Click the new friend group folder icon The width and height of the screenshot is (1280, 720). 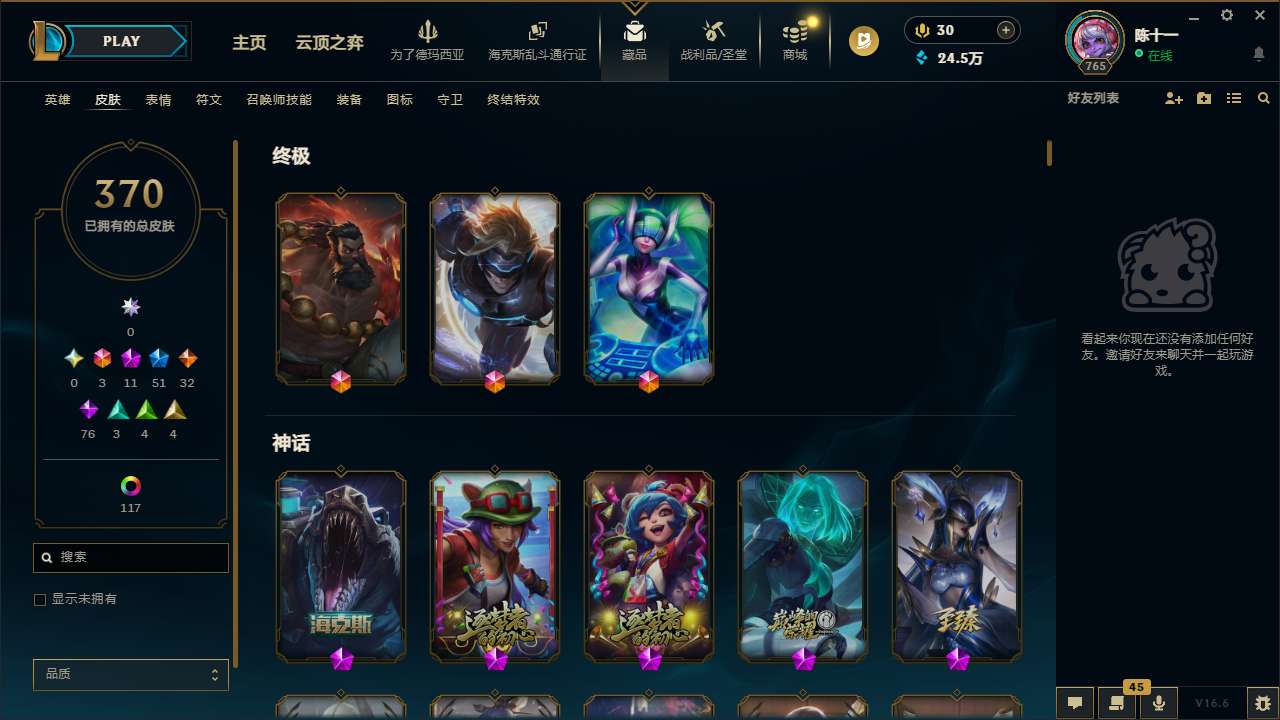pos(1203,98)
